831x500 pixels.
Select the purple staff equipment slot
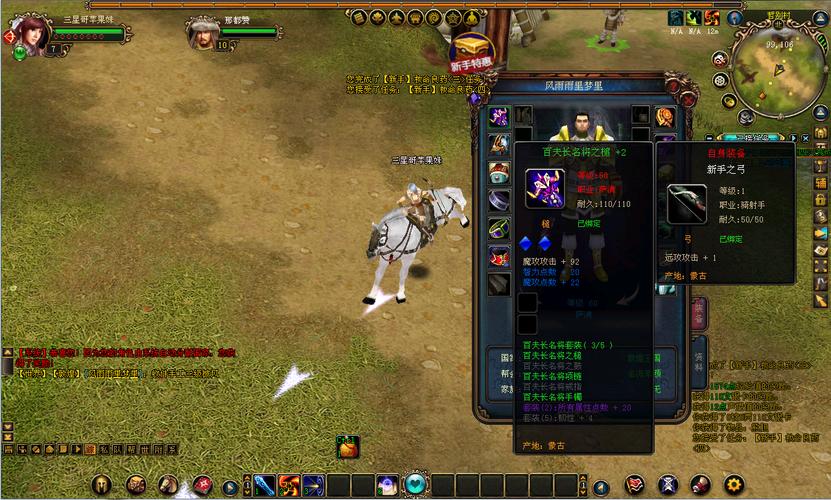pyautogui.click(x=499, y=117)
